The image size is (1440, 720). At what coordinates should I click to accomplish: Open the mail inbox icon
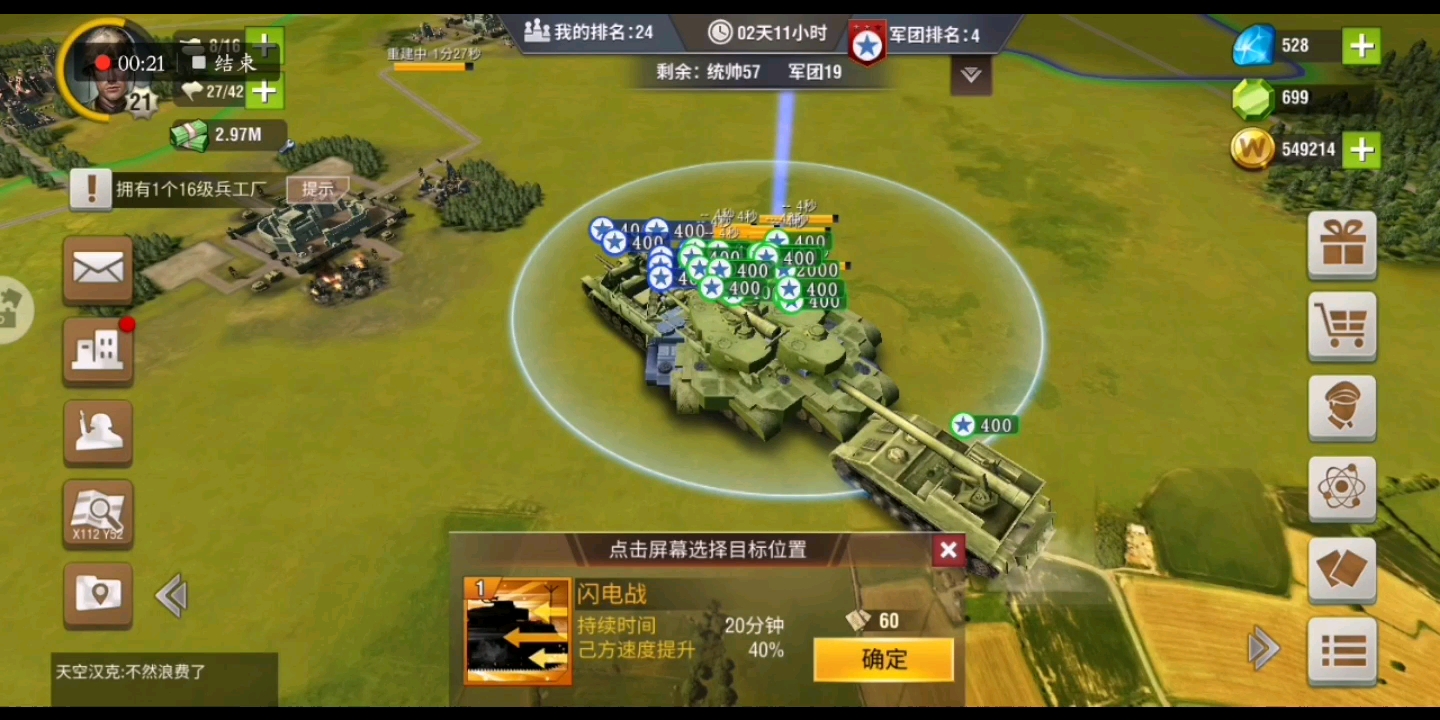coord(97,270)
